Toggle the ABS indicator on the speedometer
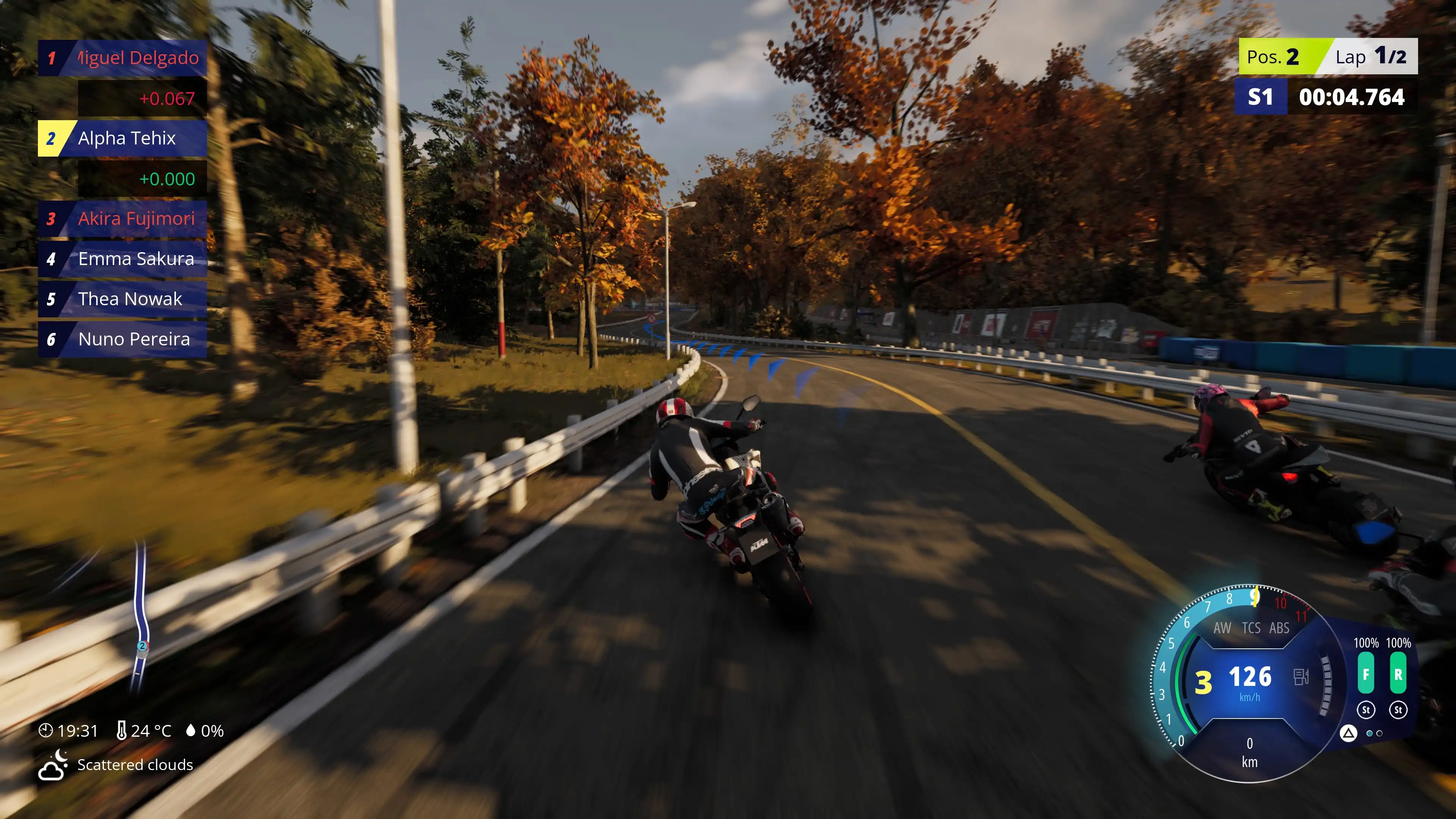1456x819 pixels. click(x=1279, y=628)
